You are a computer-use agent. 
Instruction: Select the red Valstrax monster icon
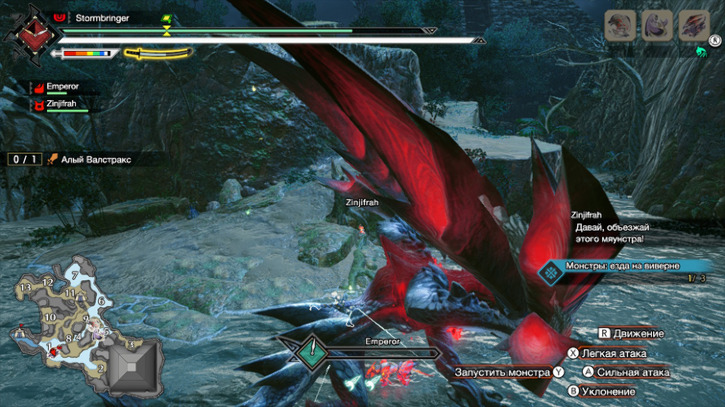693,24
